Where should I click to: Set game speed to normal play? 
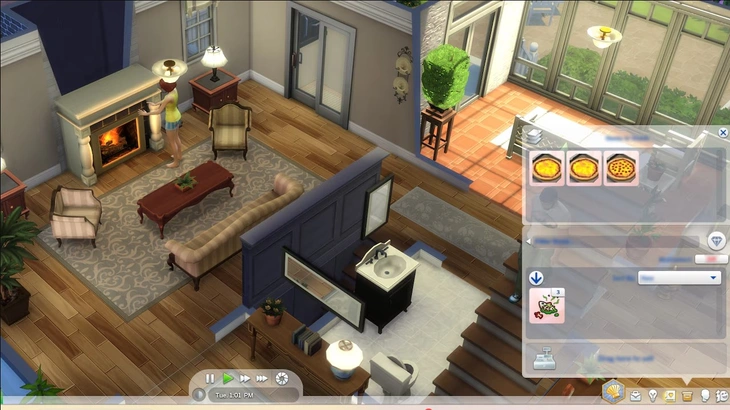(228, 378)
